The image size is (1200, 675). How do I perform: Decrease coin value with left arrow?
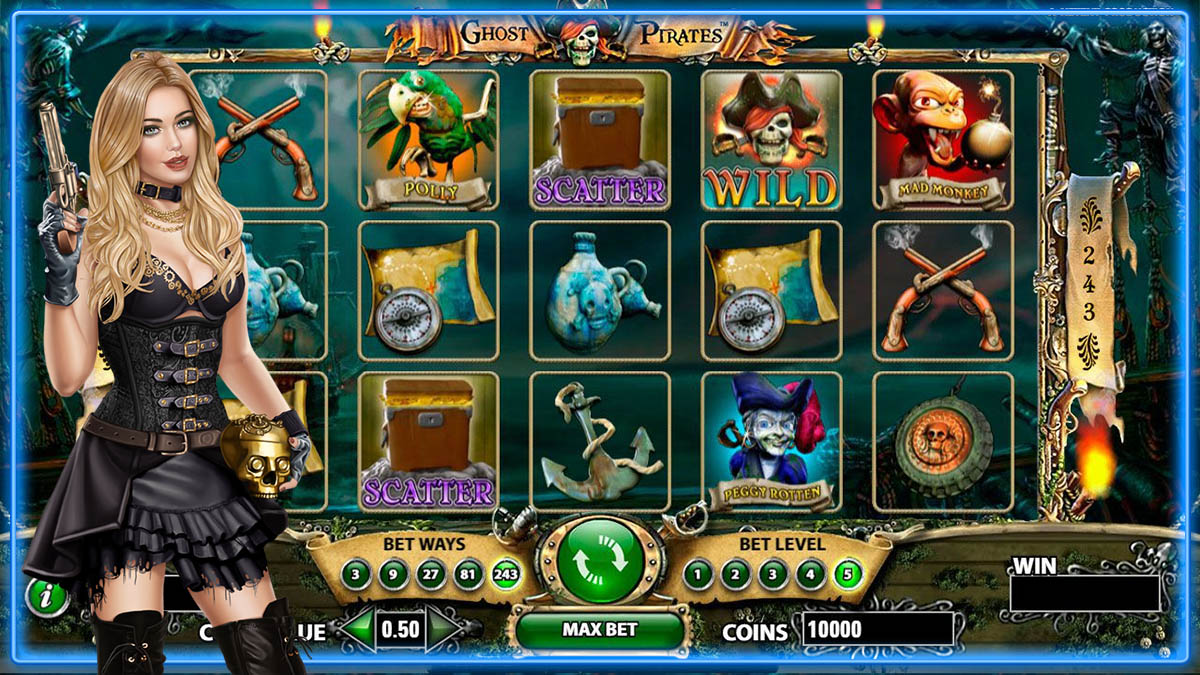tap(357, 630)
